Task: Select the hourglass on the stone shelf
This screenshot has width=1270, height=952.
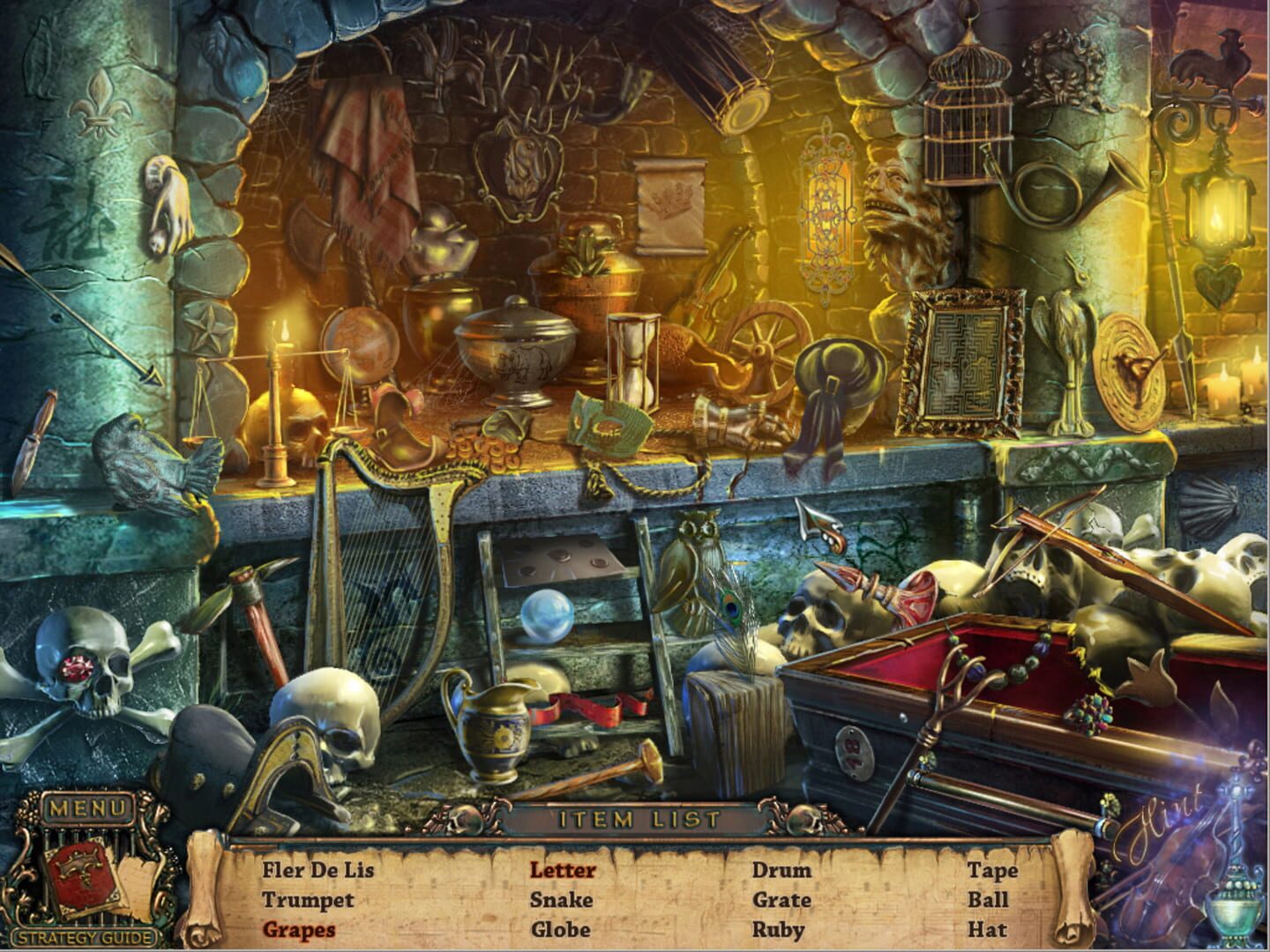Action: 632,361
